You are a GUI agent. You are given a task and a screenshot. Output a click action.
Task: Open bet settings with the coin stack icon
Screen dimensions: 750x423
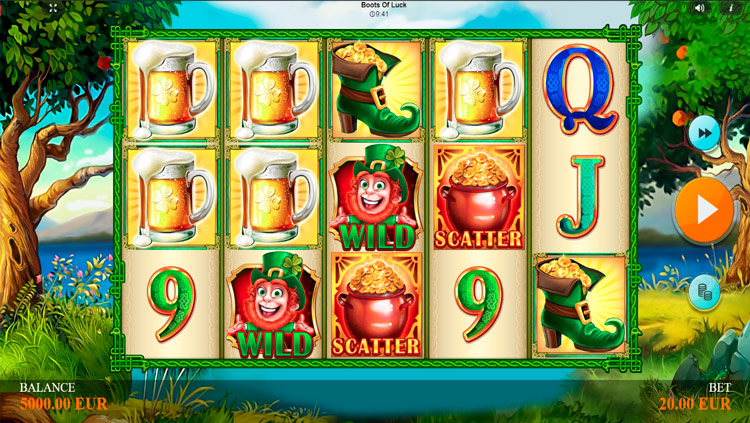tap(704, 291)
